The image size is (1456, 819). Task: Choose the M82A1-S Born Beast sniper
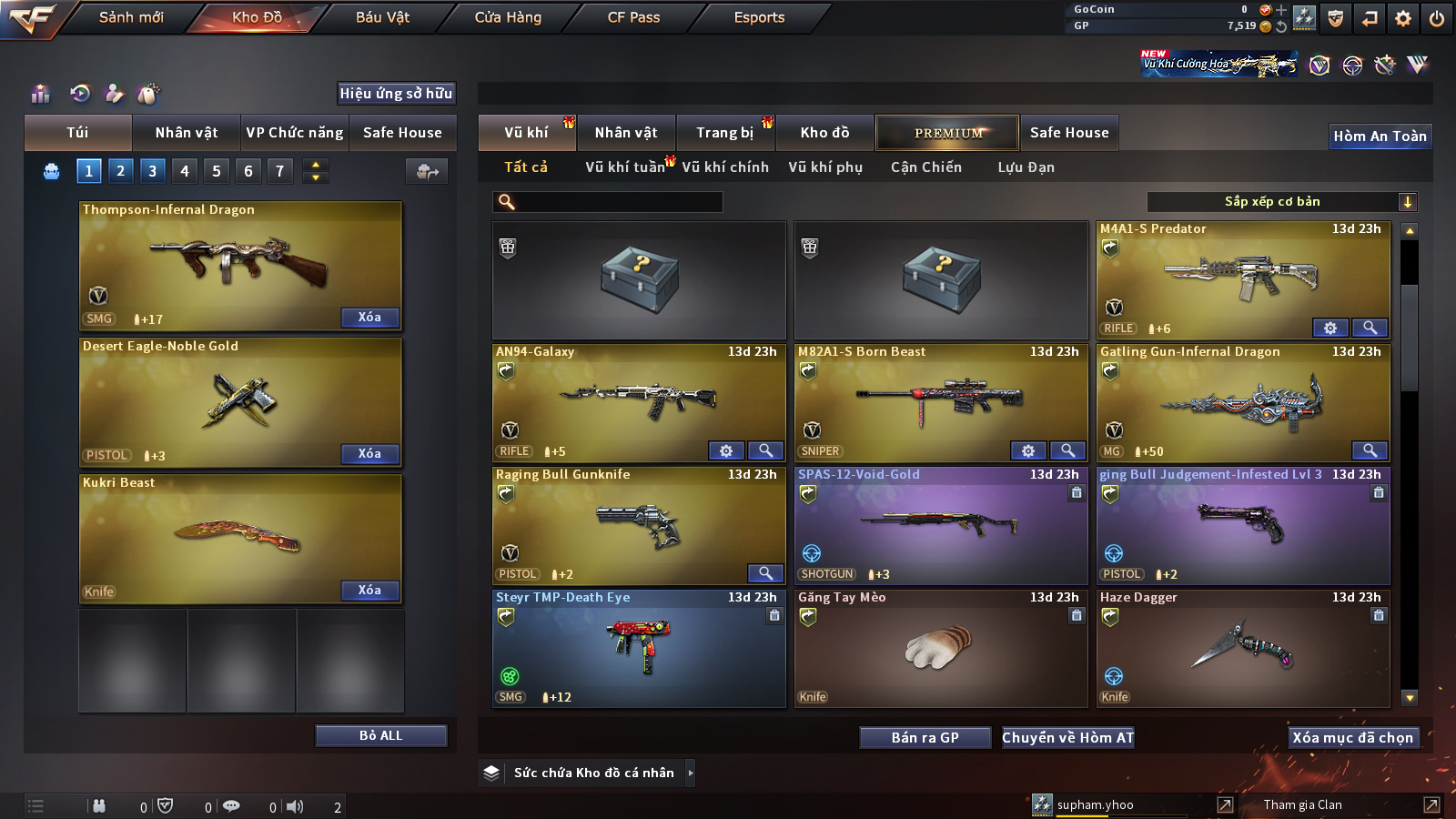pos(941,400)
